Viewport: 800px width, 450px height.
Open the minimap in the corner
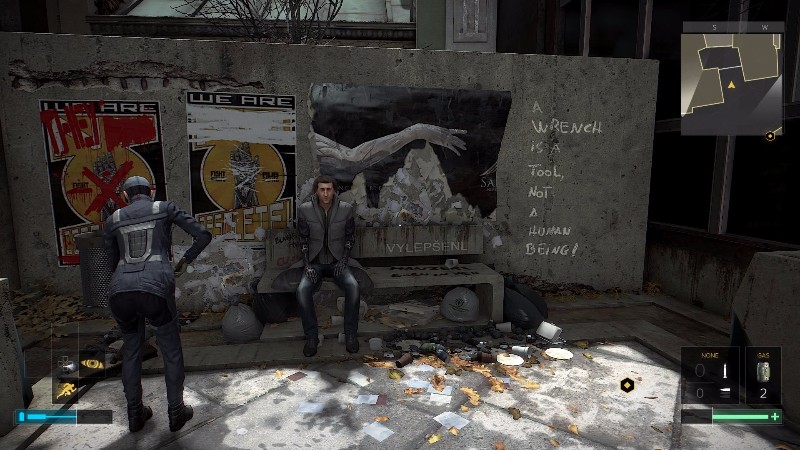click(x=731, y=85)
